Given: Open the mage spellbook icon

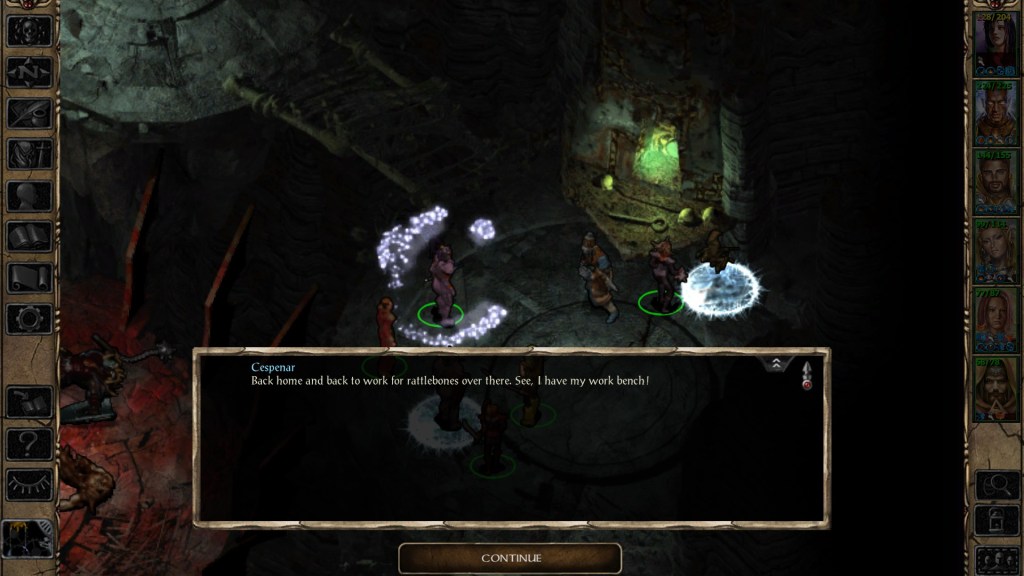Looking at the screenshot, I should 29,237.
